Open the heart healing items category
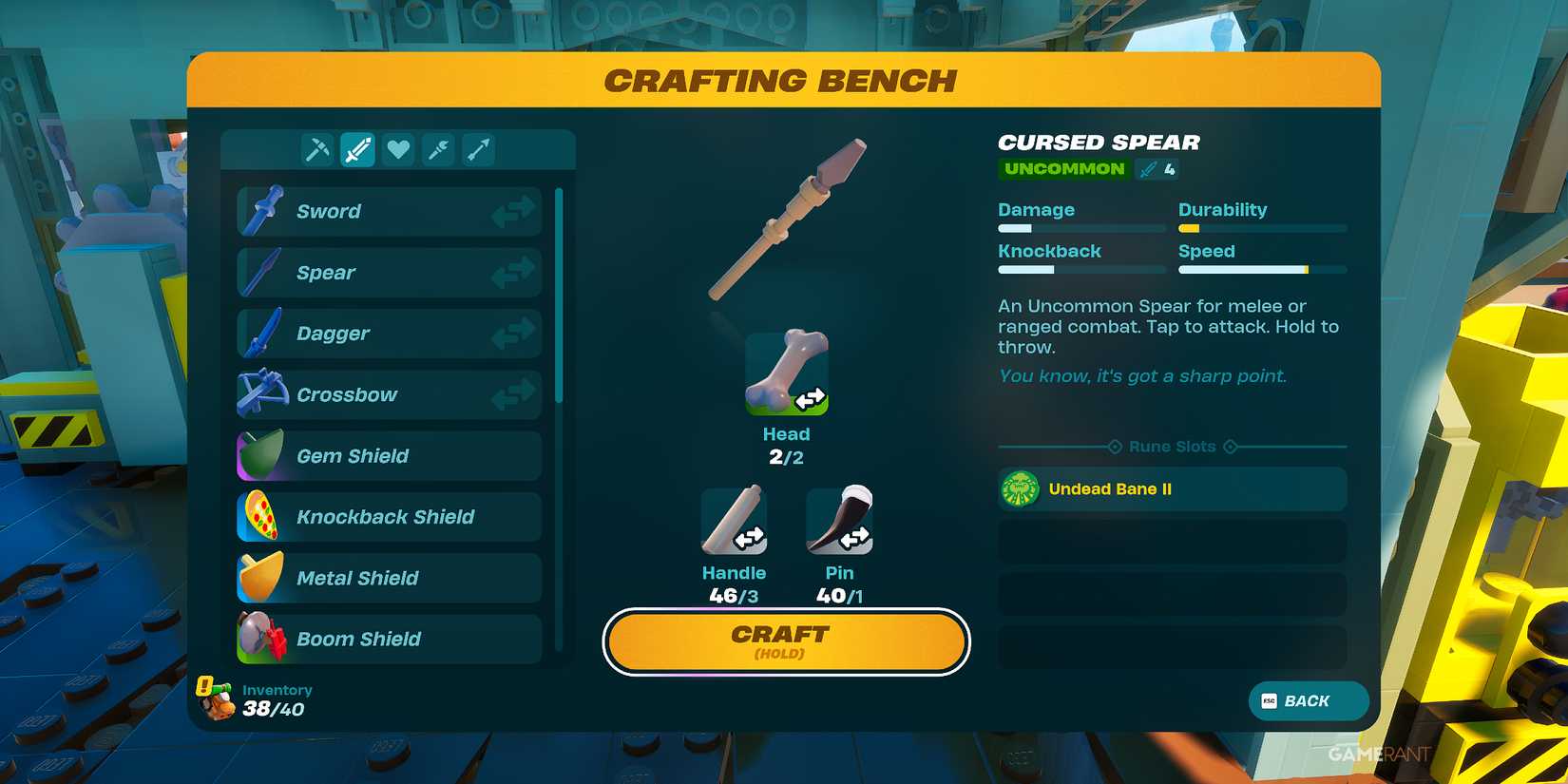Image resolution: width=1568 pixels, height=784 pixels. 397,149
